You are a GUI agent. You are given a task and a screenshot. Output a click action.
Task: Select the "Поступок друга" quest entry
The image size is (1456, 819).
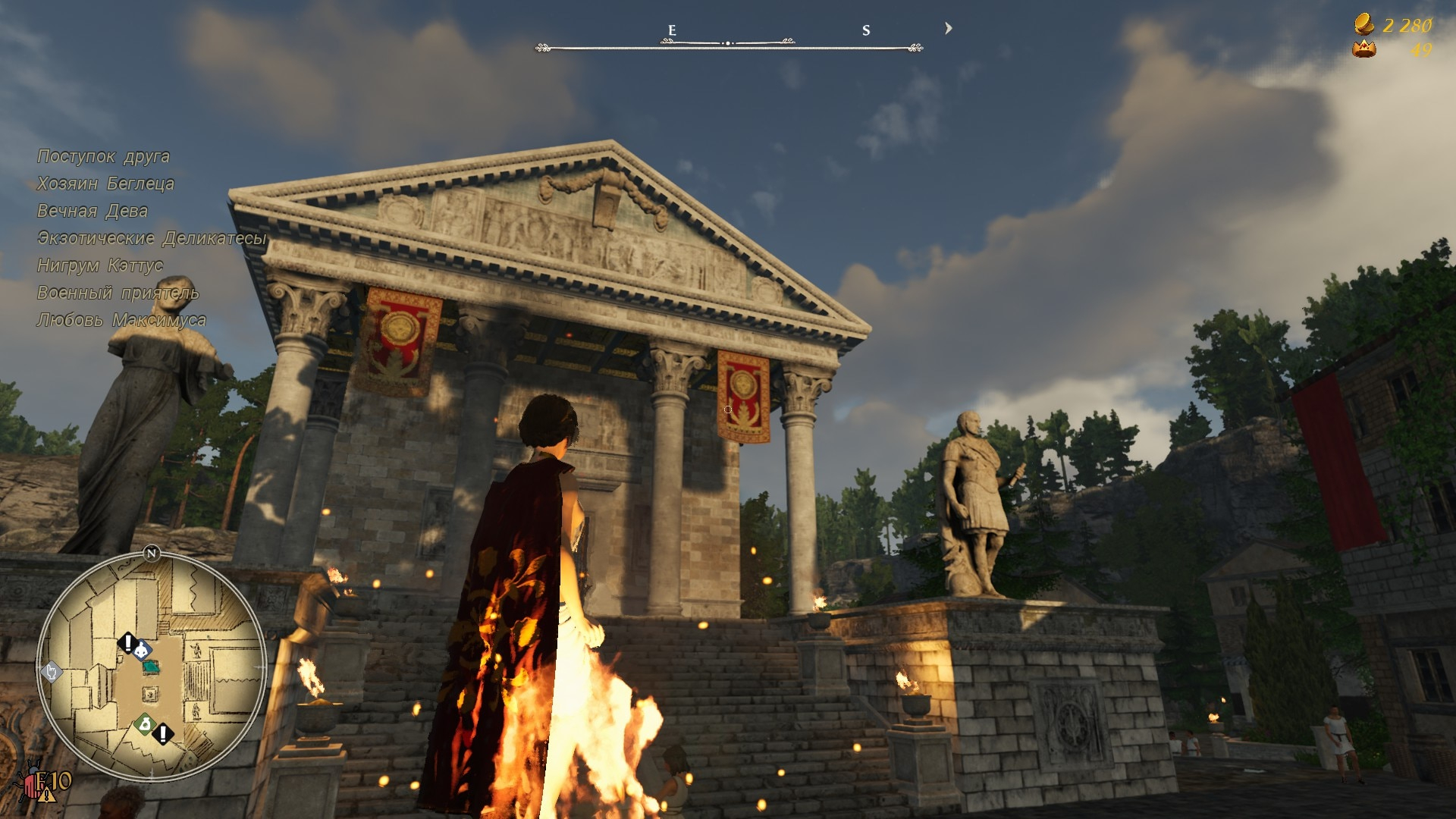point(103,156)
